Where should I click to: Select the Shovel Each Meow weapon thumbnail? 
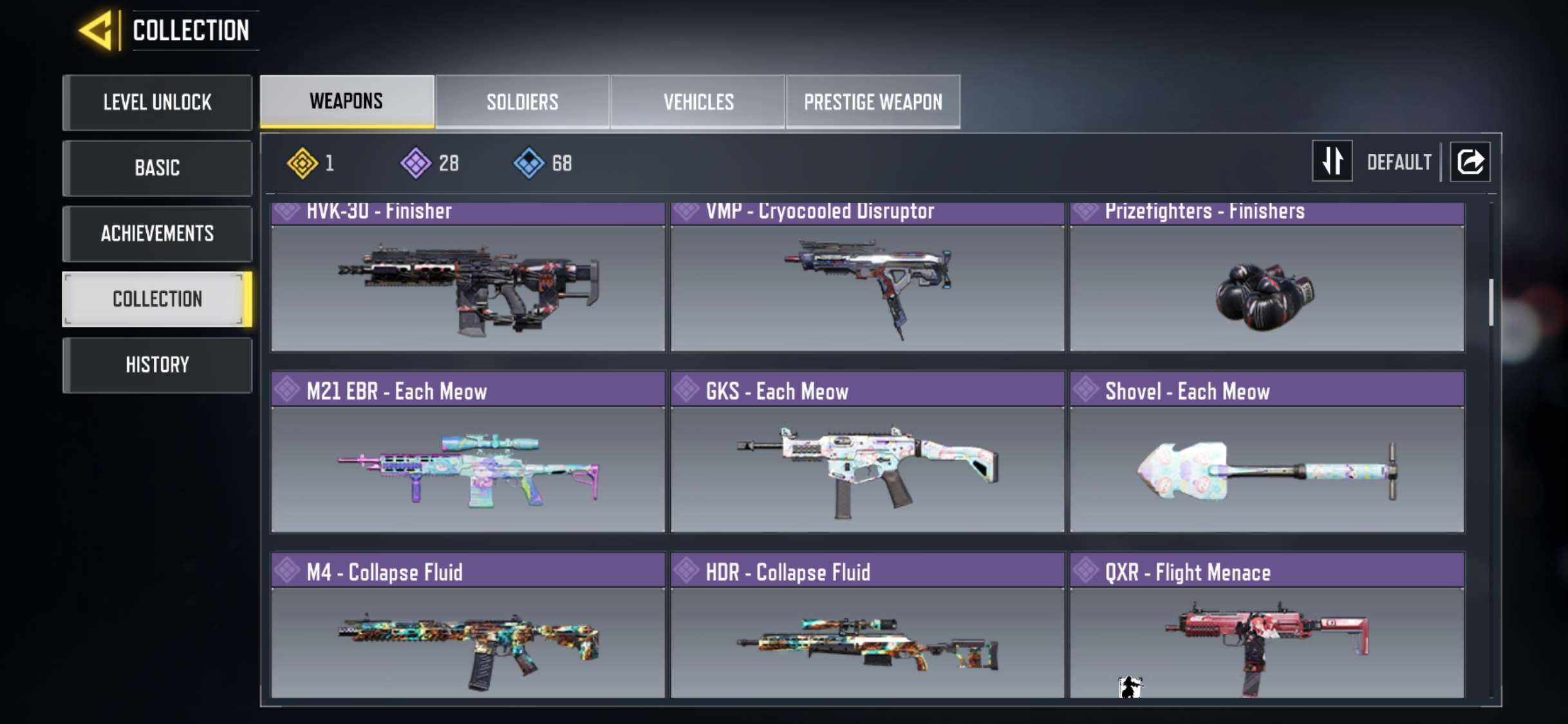tap(1264, 470)
